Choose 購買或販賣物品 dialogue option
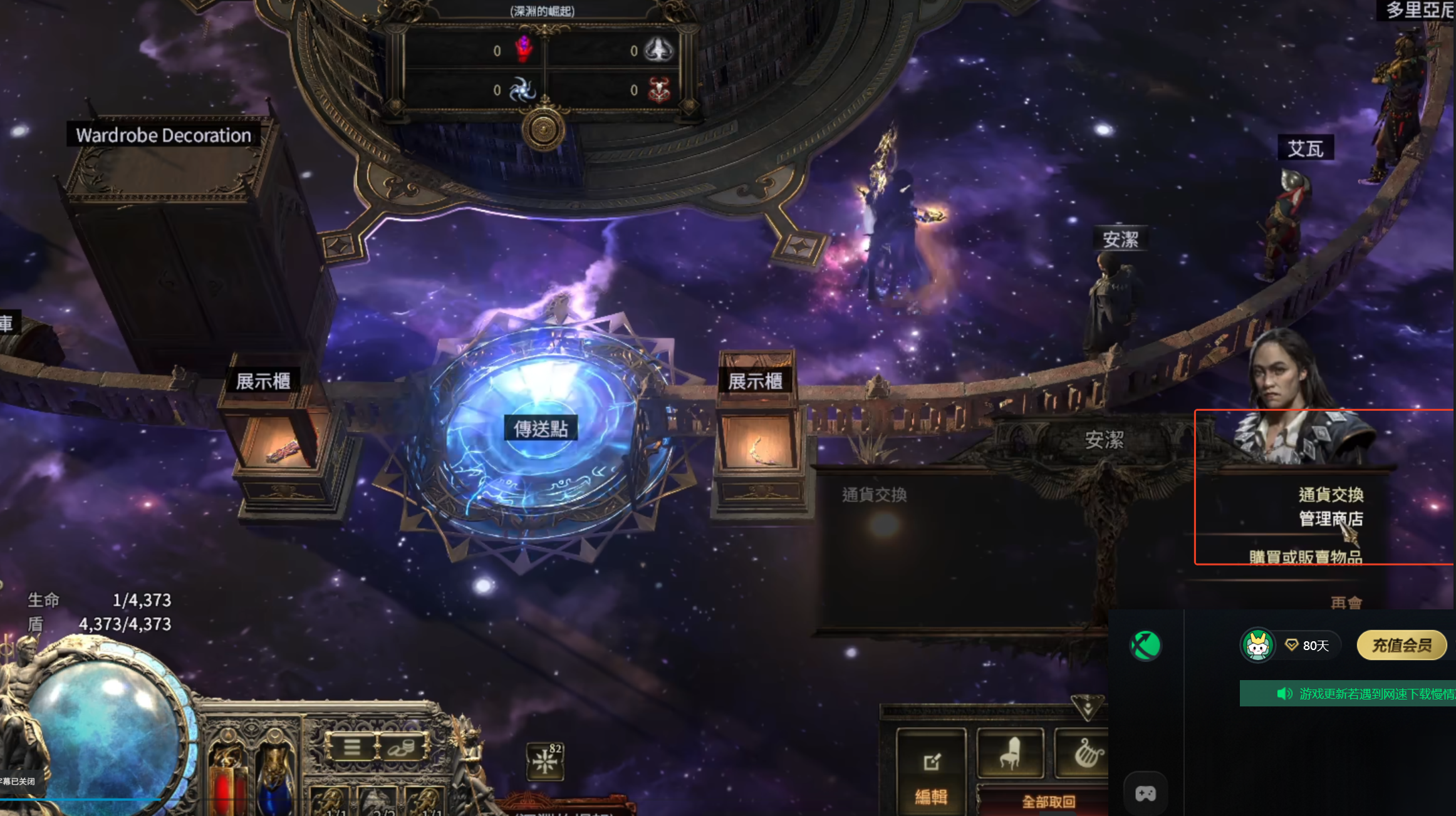The width and height of the screenshot is (1456, 816). 1305,557
